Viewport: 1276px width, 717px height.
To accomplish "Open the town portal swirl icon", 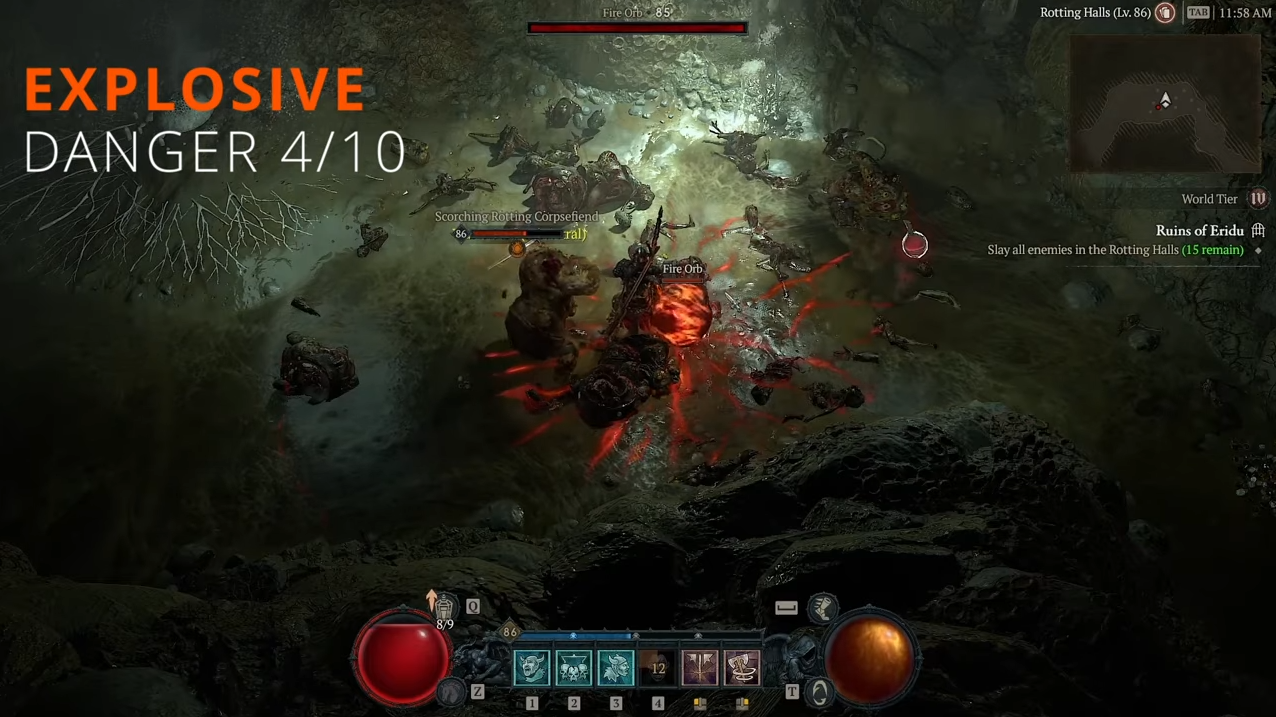I will [x=819, y=692].
